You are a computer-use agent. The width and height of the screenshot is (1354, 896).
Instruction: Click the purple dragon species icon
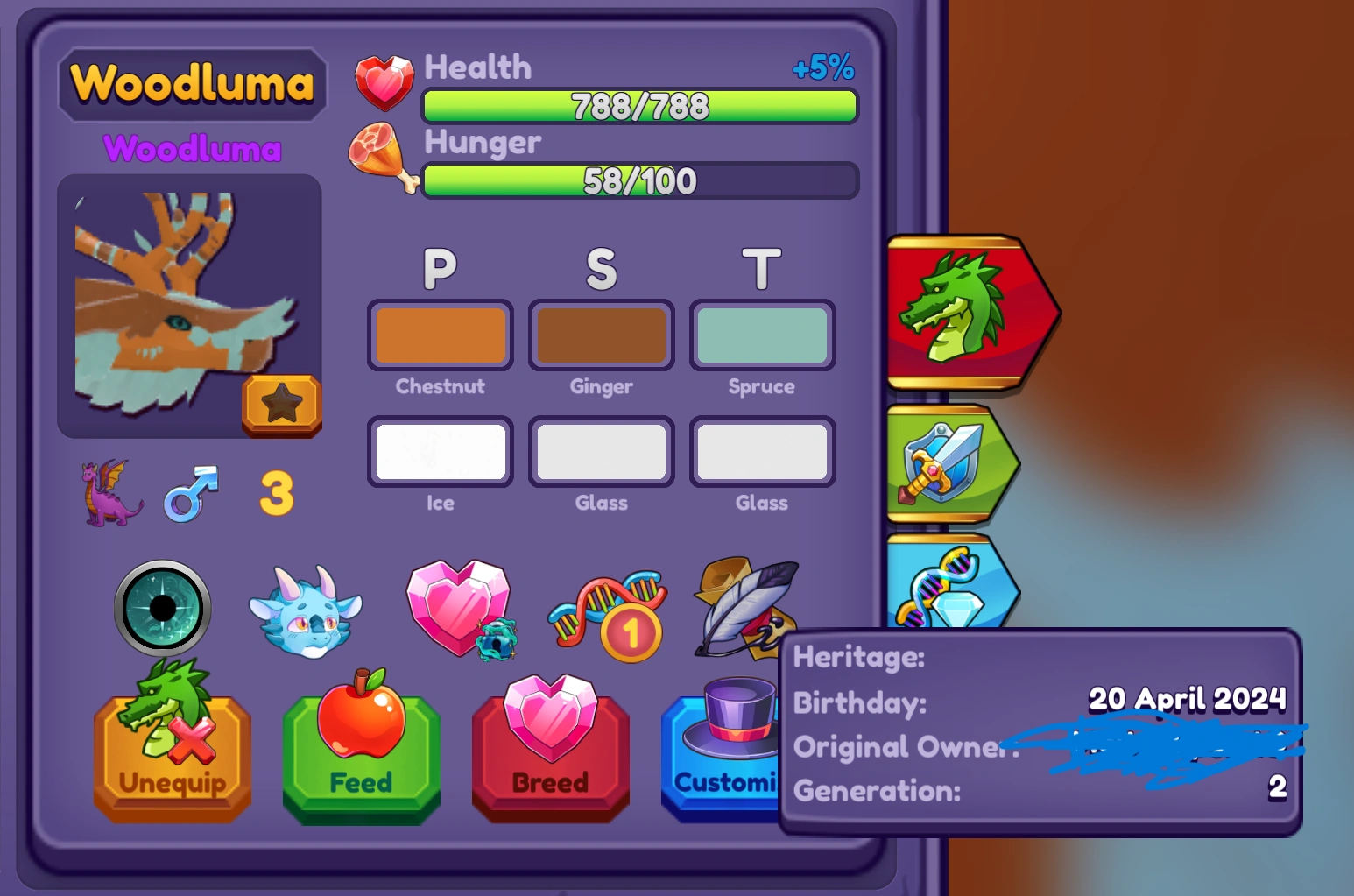point(110,493)
